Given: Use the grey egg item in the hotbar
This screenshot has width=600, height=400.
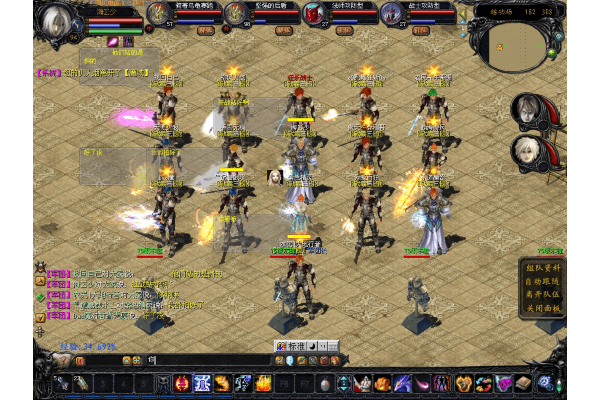Looking at the screenshot, I should (324, 382).
